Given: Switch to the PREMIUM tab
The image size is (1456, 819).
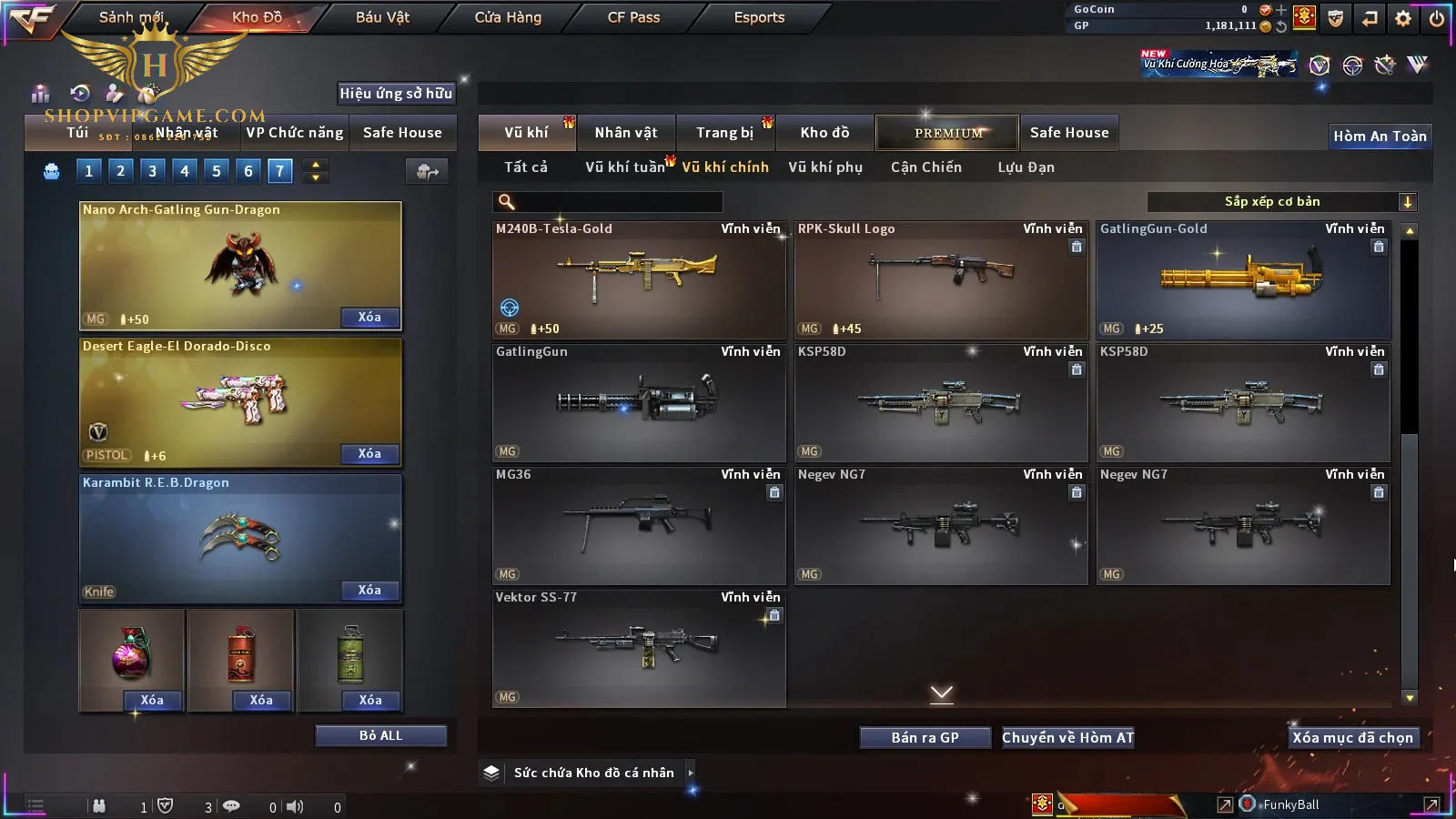Looking at the screenshot, I should [948, 133].
